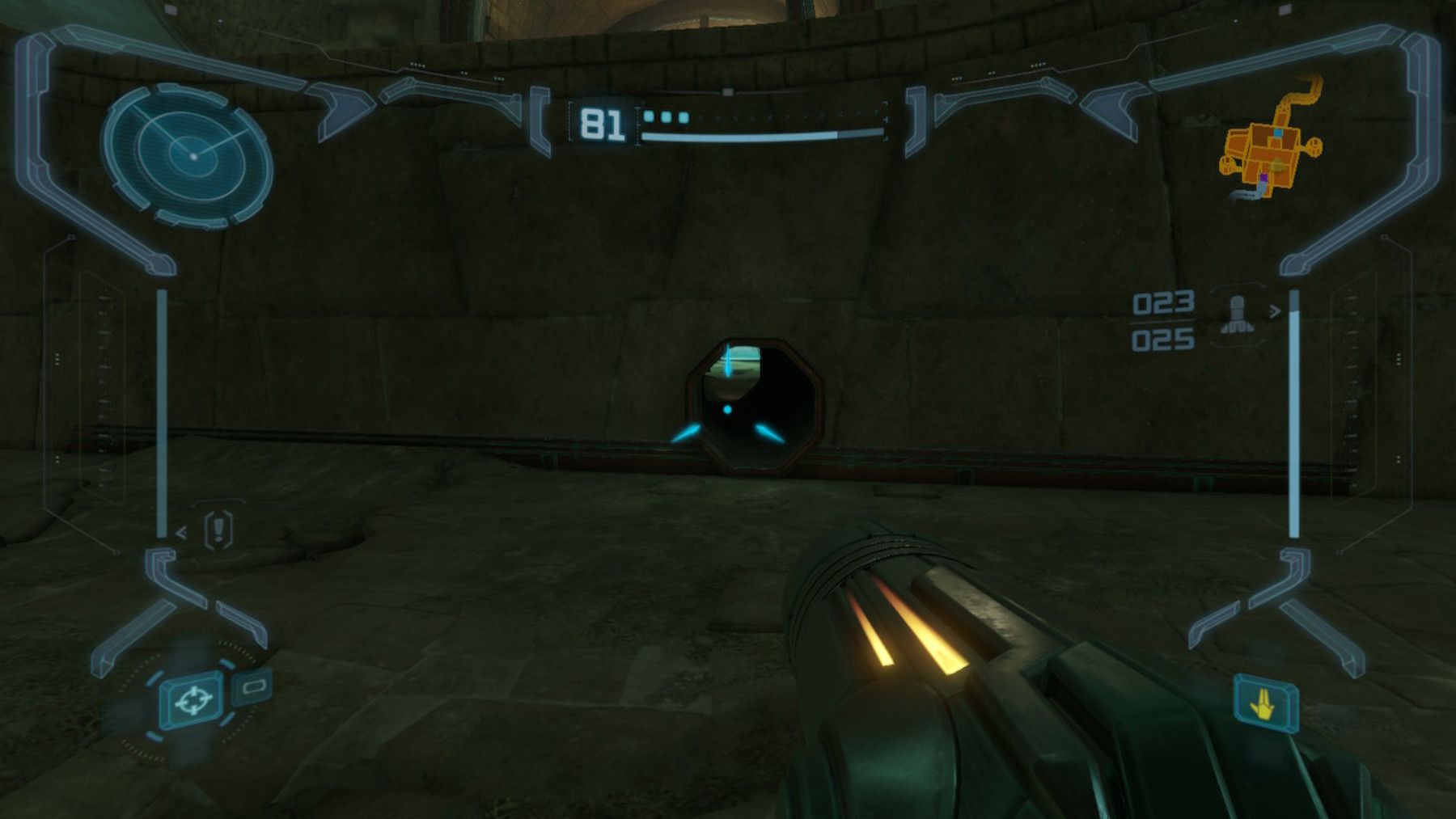Open the orange mini-map in the top right corner
Image resolution: width=1456 pixels, height=819 pixels.
pyautogui.click(x=1270, y=154)
